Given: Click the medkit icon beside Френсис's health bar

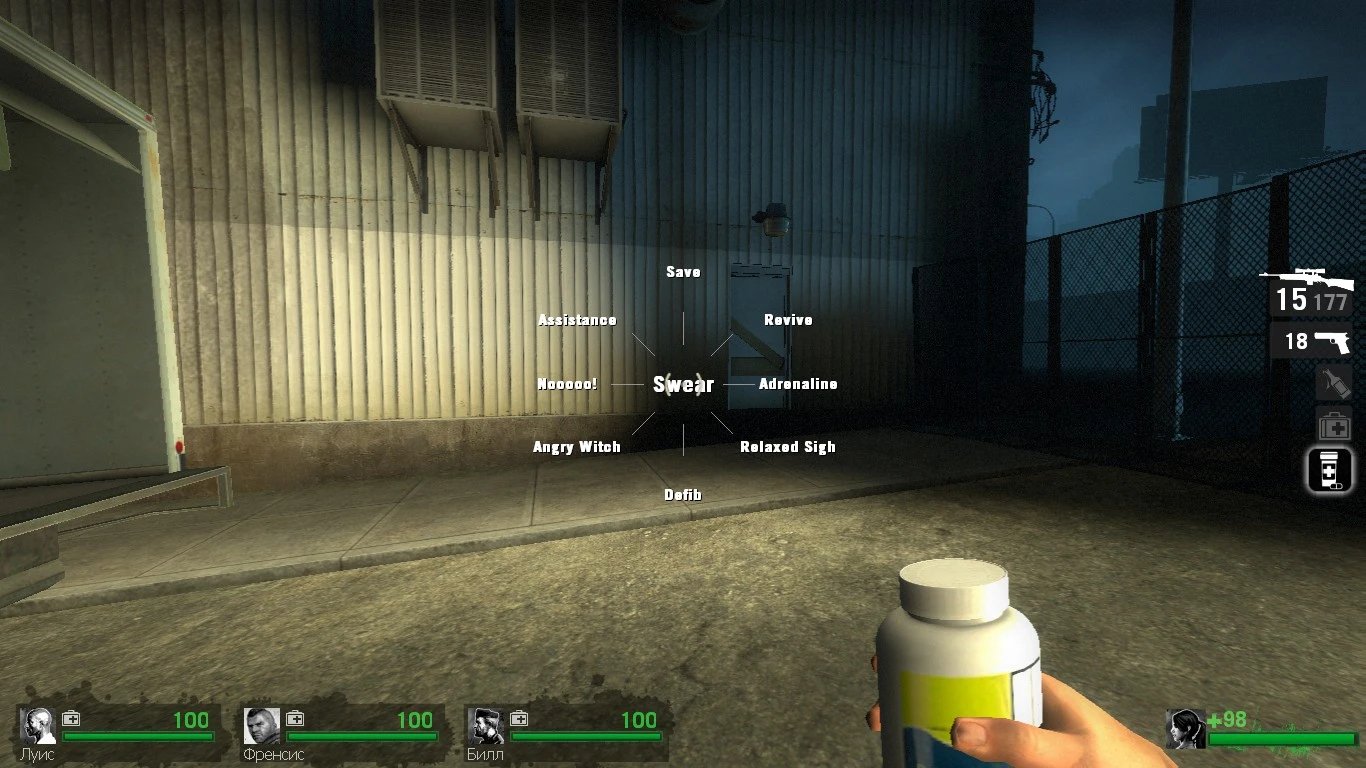Looking at the screenshot, I should coord(294,717).
